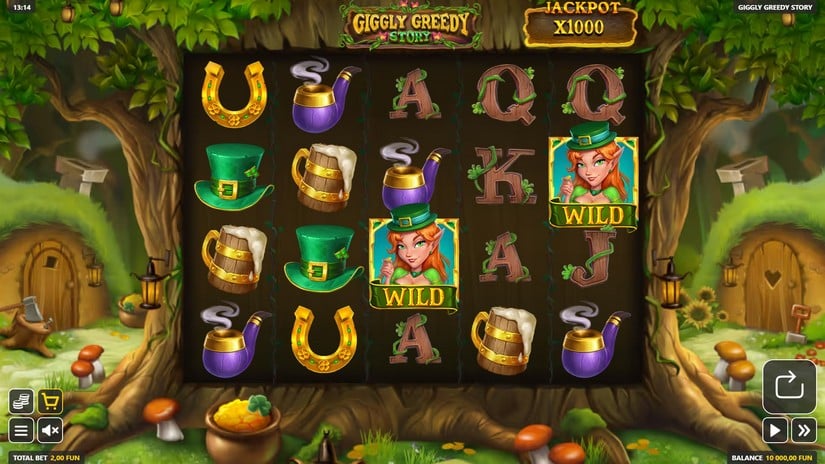Open the bet settings coin stack button
Screen dimensions: 825x464
pos(21,402)
